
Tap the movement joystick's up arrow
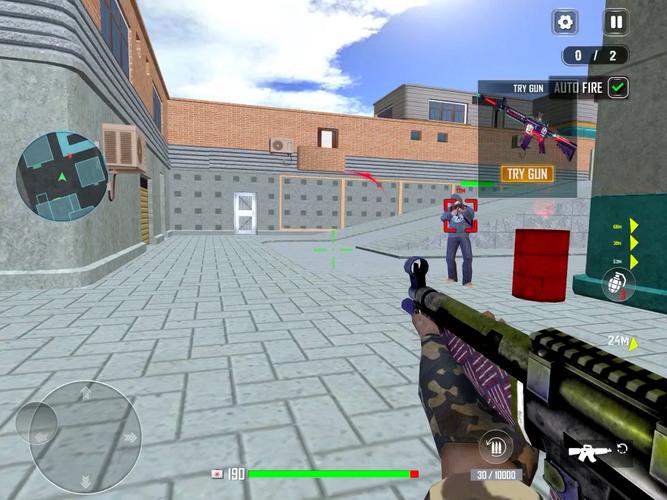pyautogui.click(x=86, y=392)
